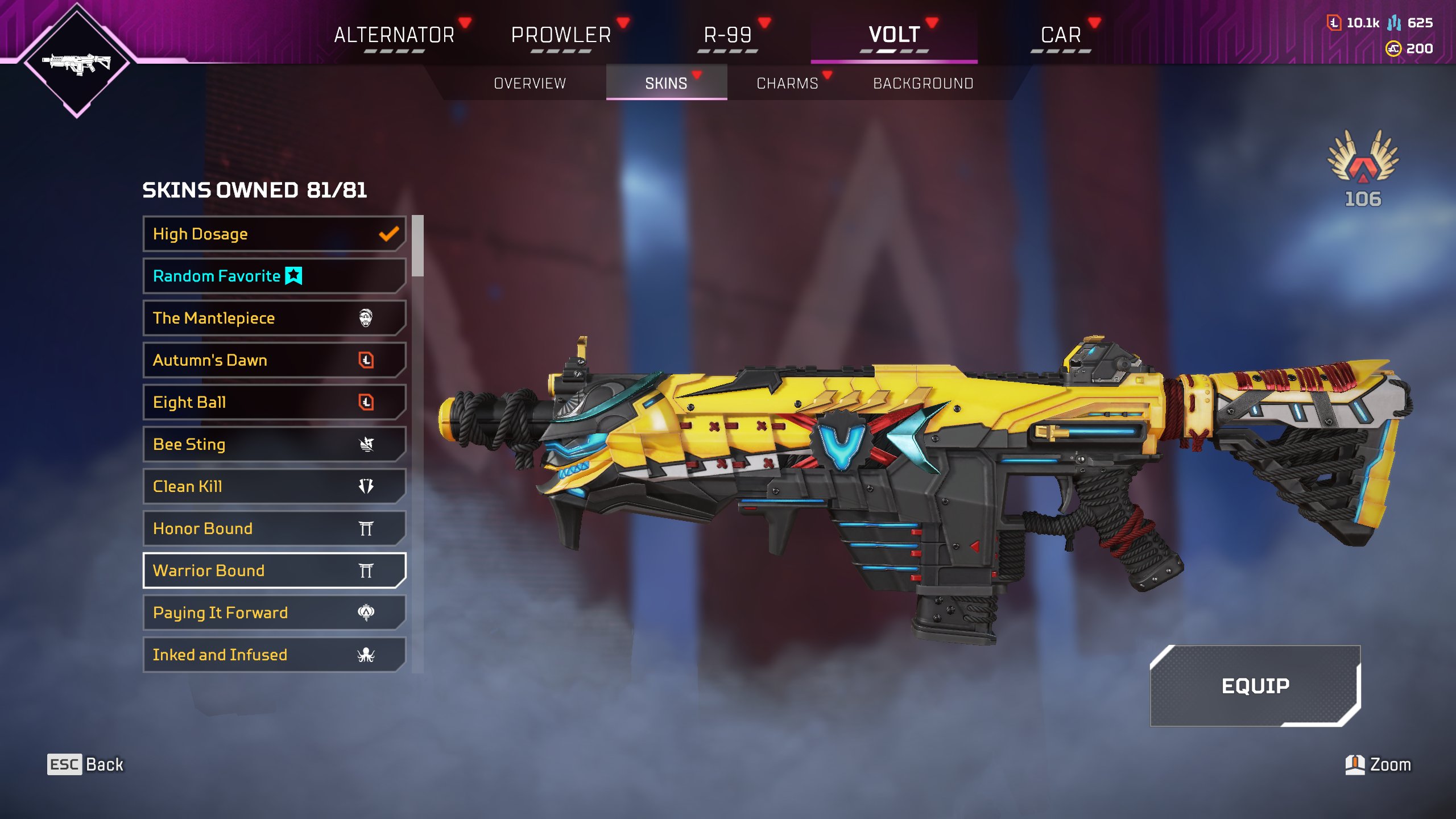Select The Mantlepiece skin
1456x819 pixels.
point(274,318)
